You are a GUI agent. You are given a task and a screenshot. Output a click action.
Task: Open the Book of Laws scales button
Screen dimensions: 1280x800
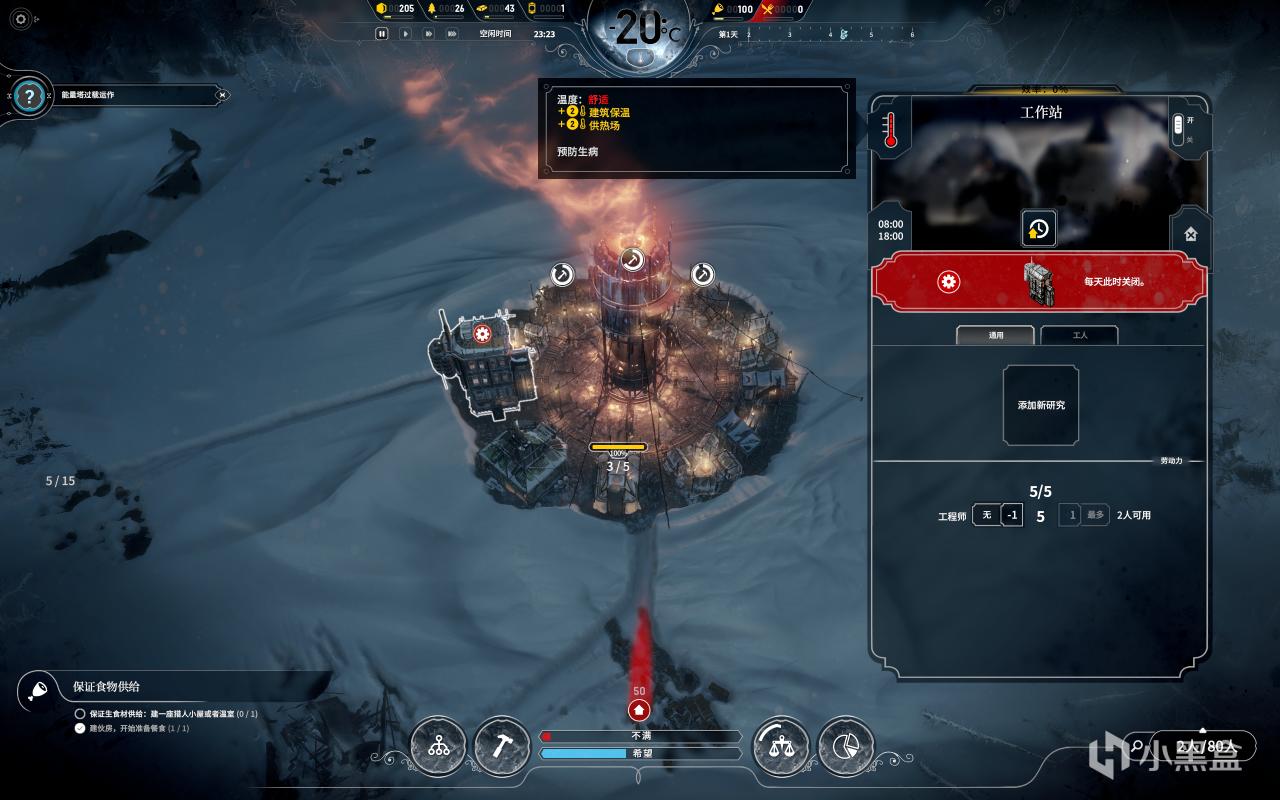pos(781,746)
